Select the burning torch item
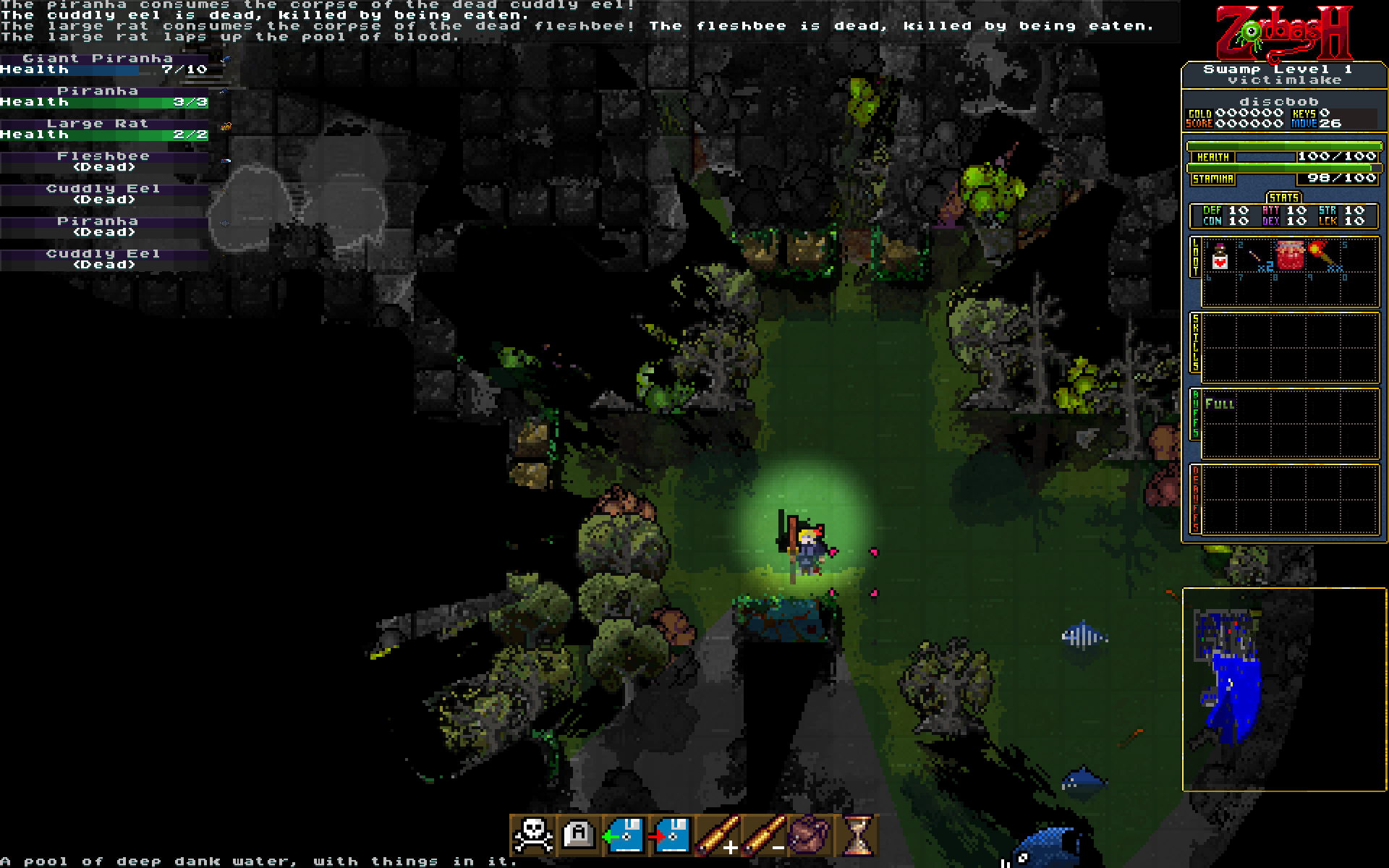The height and width of the screenshot is (868, 1389). (1324, 255)
